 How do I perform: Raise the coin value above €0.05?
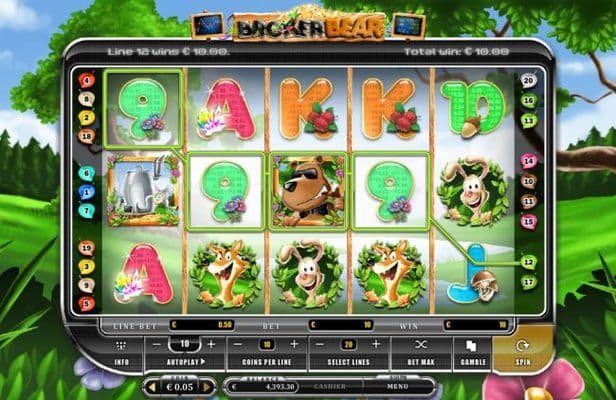[205, 386]
